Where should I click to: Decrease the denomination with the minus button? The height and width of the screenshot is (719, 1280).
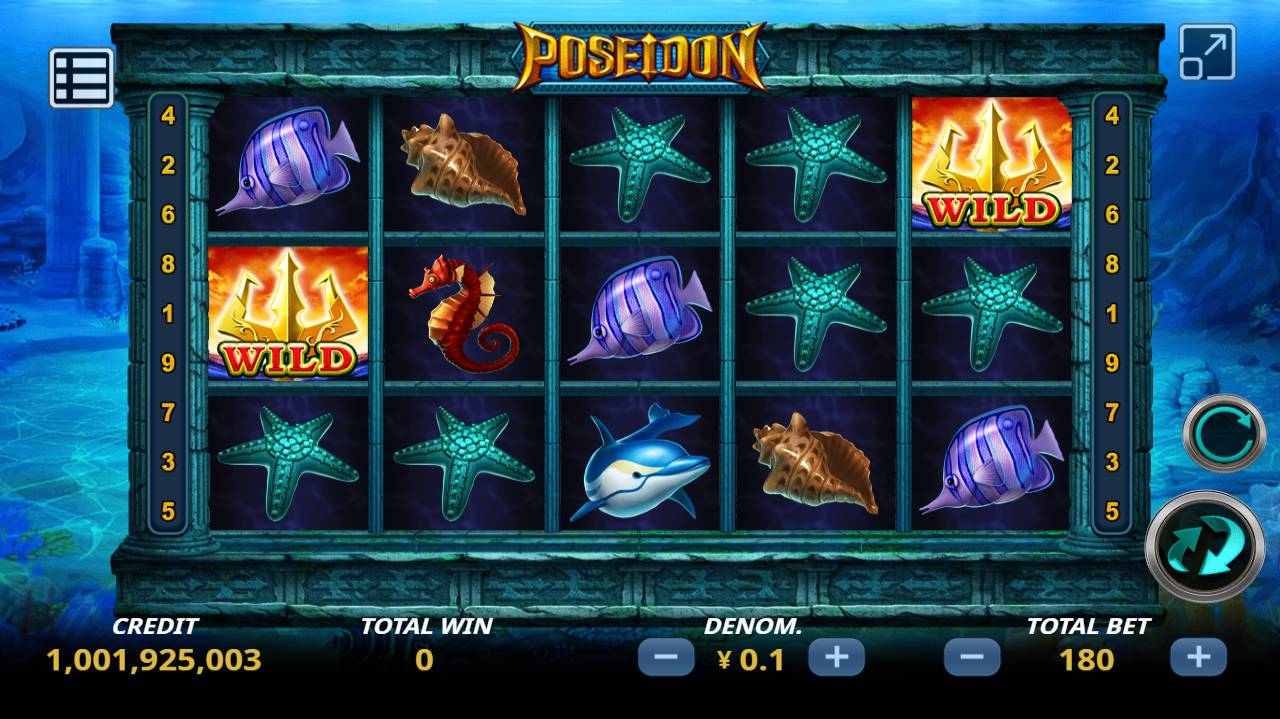(x=665, y=658)
